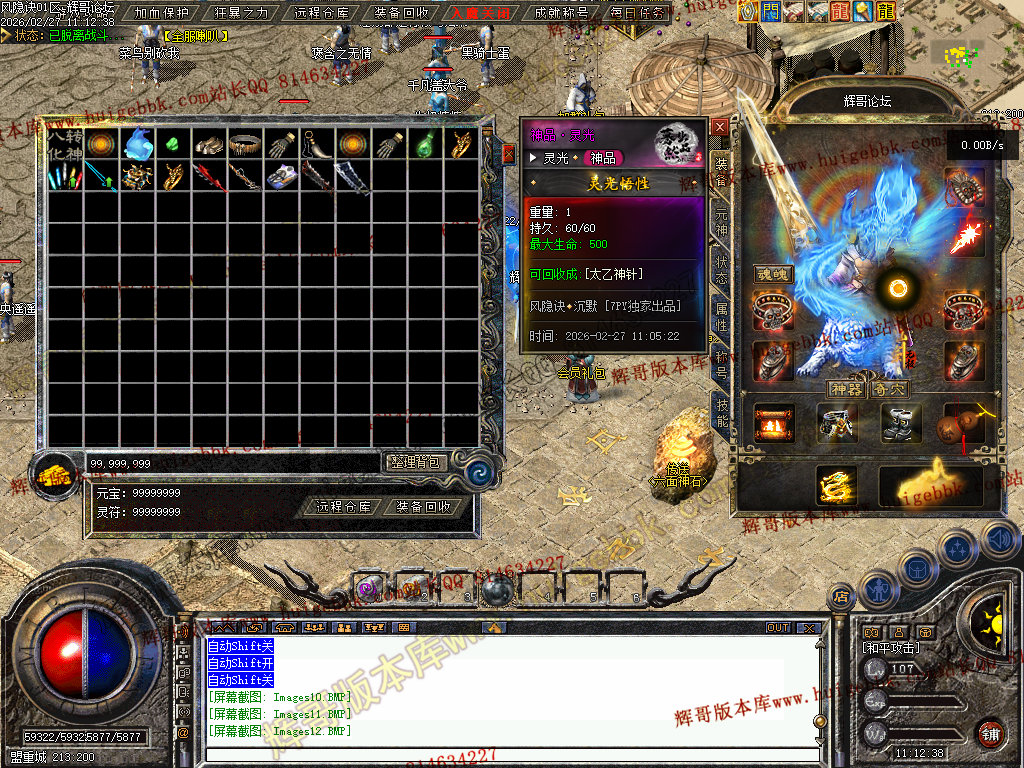The image size is (1024, 768).
Task: Close the character equipment panel
Action: (x=720, y=127)
